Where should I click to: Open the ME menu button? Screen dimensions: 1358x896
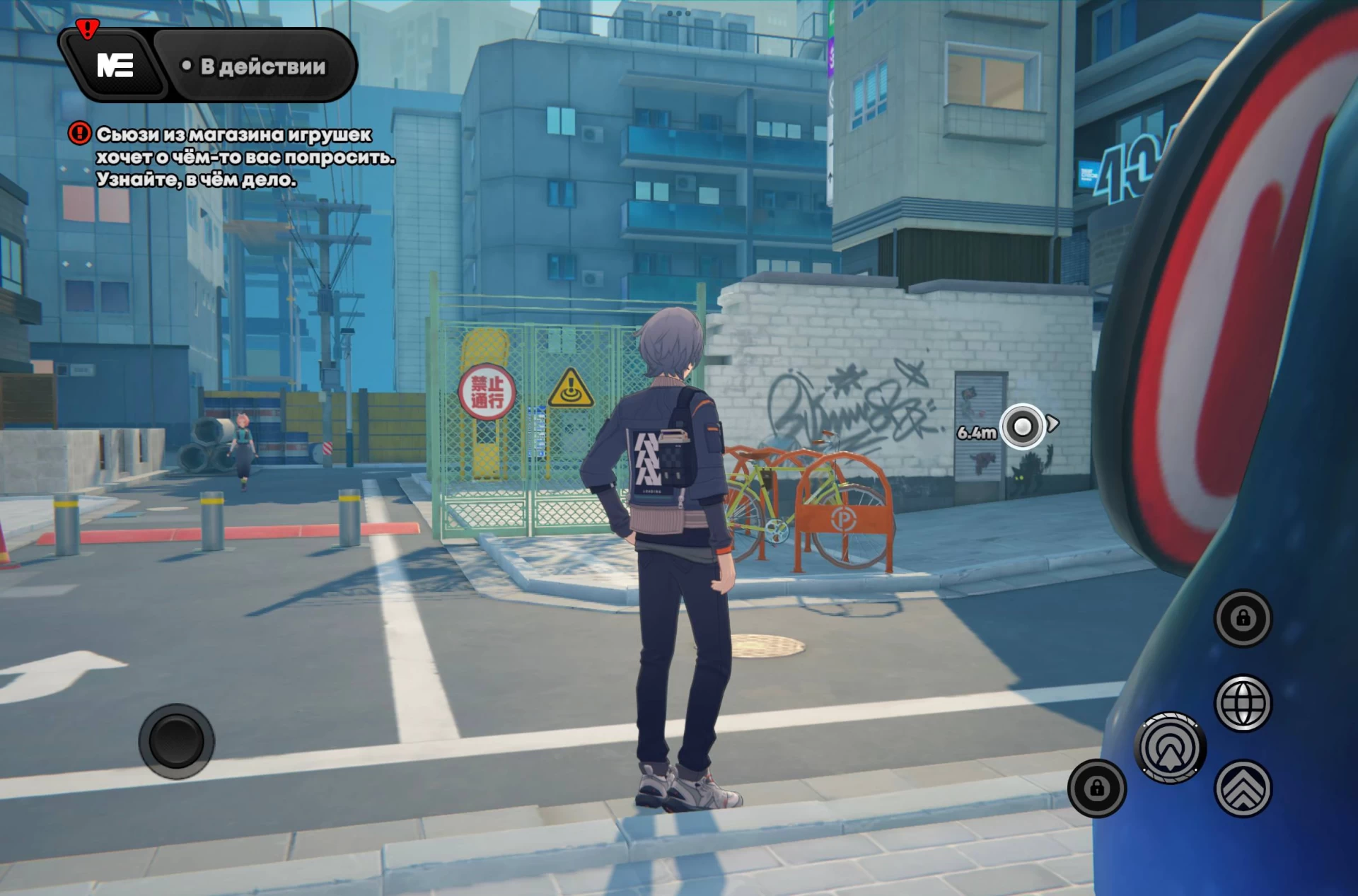pyautogui.click(x=115, y=66)
